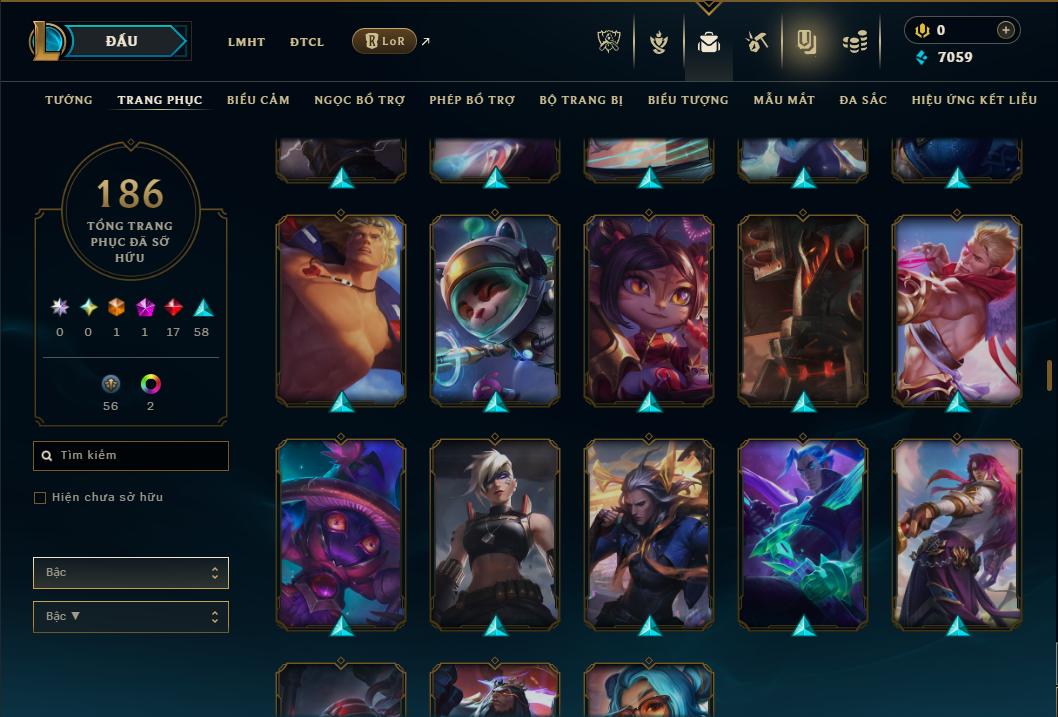Toggle the Hiện chưa sở hữu checkbox
Viewport: 1058px width, 717px height.
[x=40, y=498]
